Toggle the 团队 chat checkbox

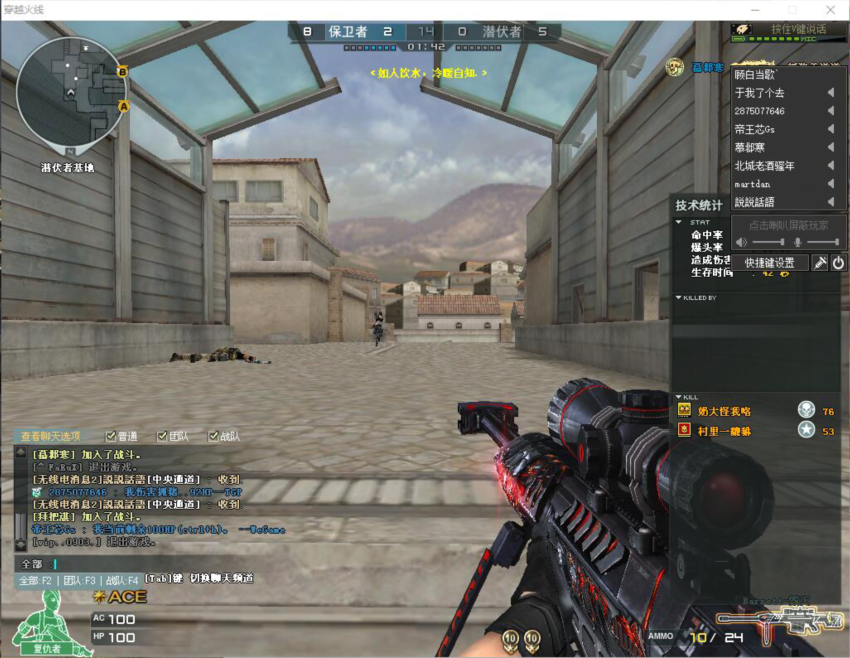161,436
